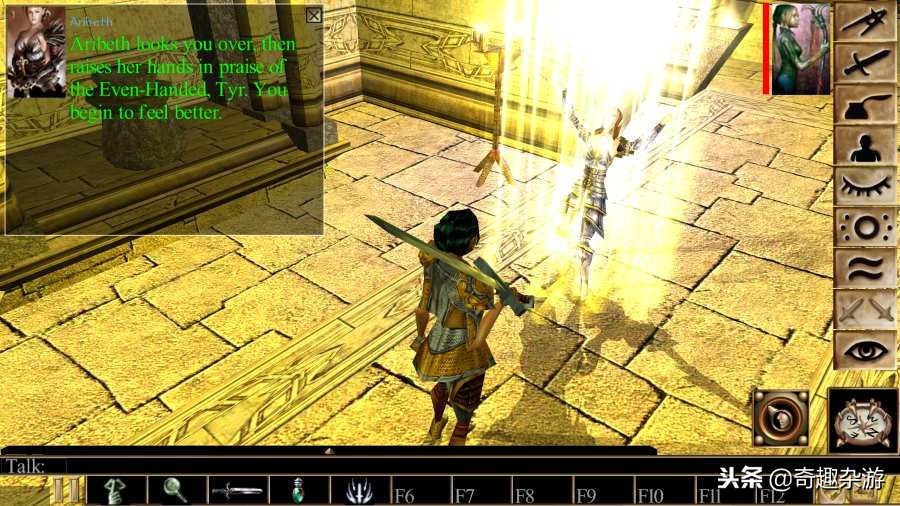Open the spellbook wavy lines icon
The height and width of the screenshot is (506, 900).
[866, 268]
